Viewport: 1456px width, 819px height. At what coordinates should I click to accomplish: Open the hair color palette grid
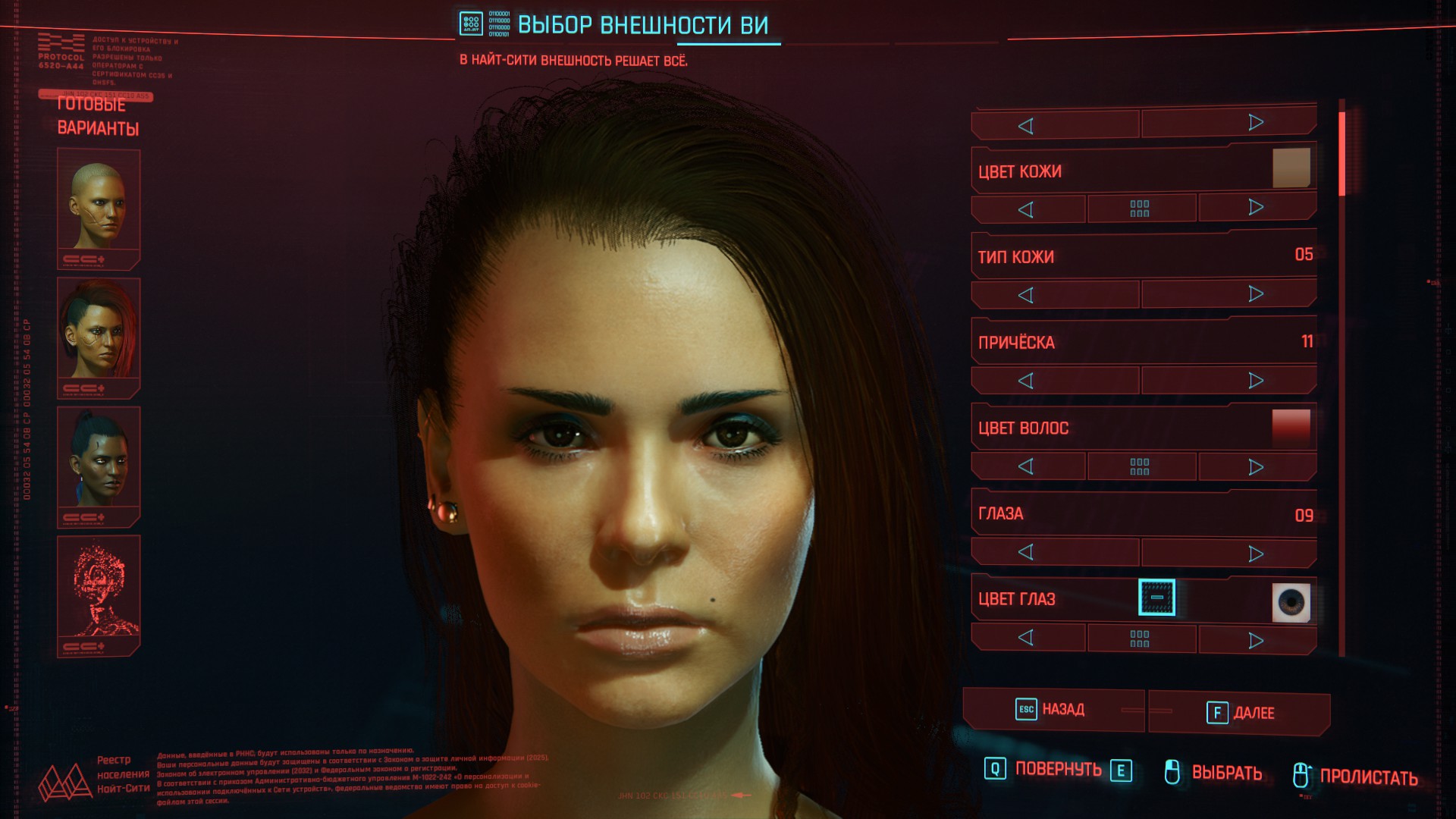tap(1140, 466)
